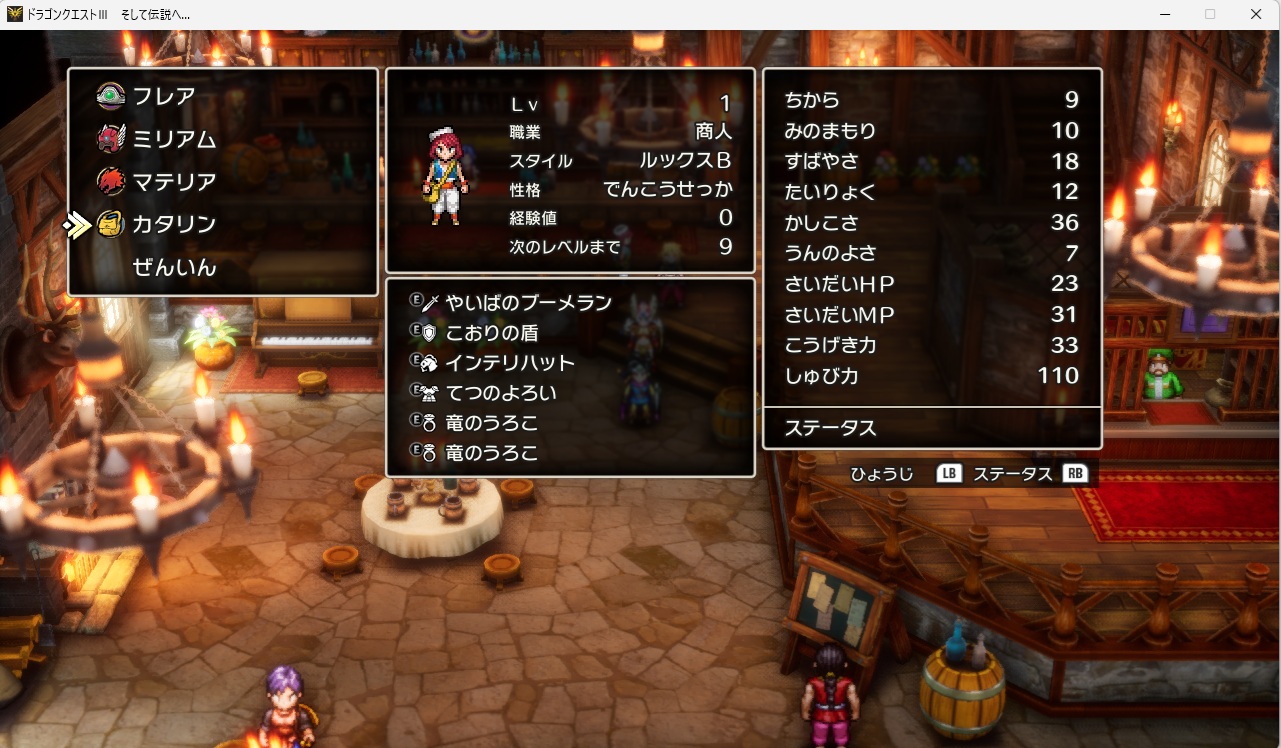Choose マテリア from the party list

tap(174, 182)
